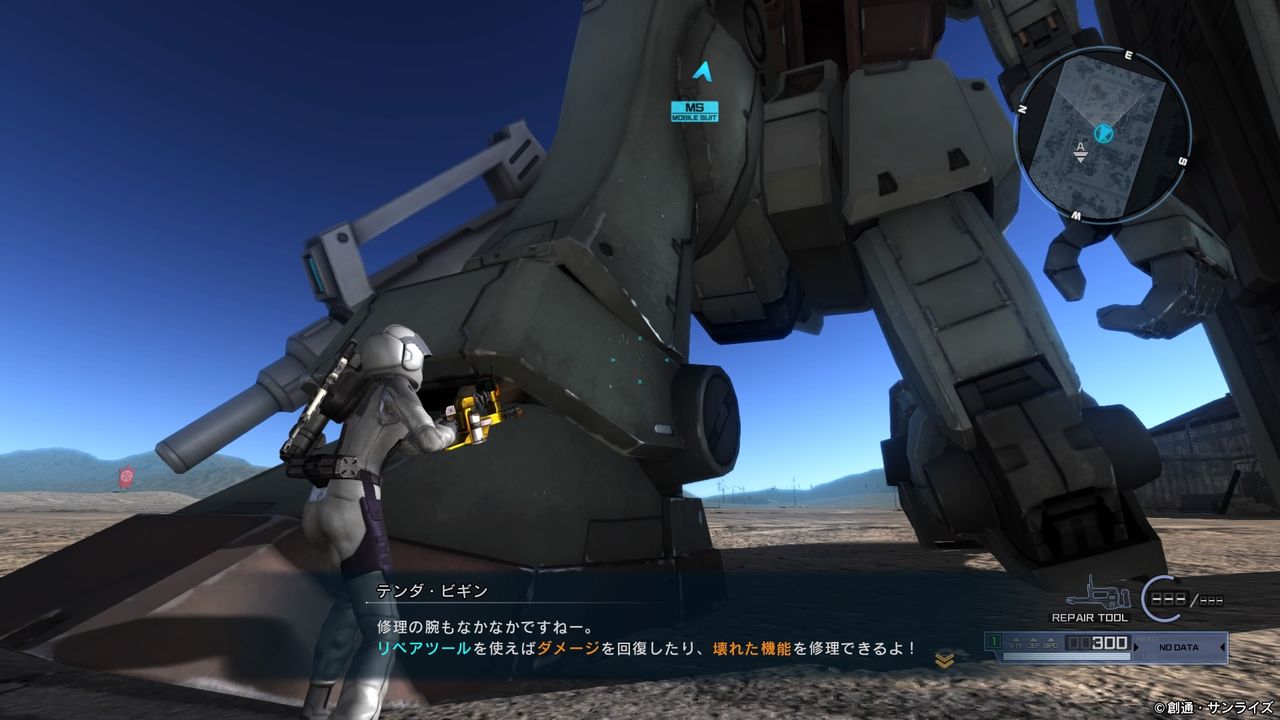Image resolution: width=1280 pixels, height=720 pixels.
Task: Click the circular repair tool charge gauge
Action: pos(1162,597)
